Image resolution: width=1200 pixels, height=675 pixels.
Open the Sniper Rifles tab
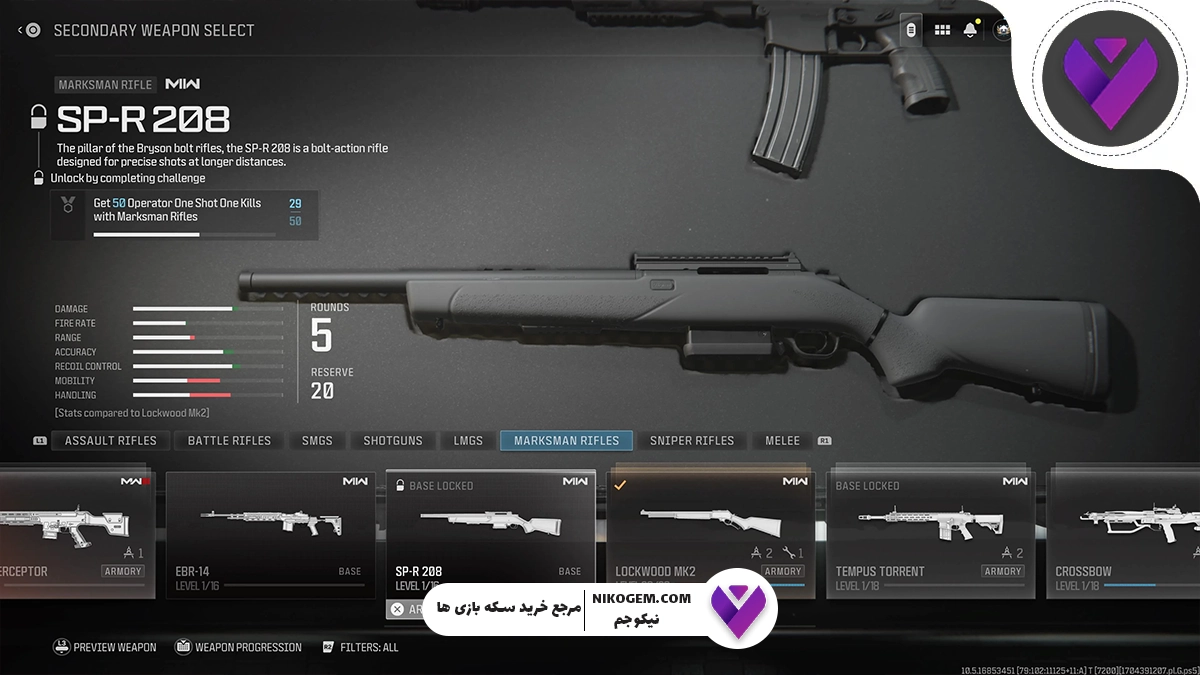(691, 441)
